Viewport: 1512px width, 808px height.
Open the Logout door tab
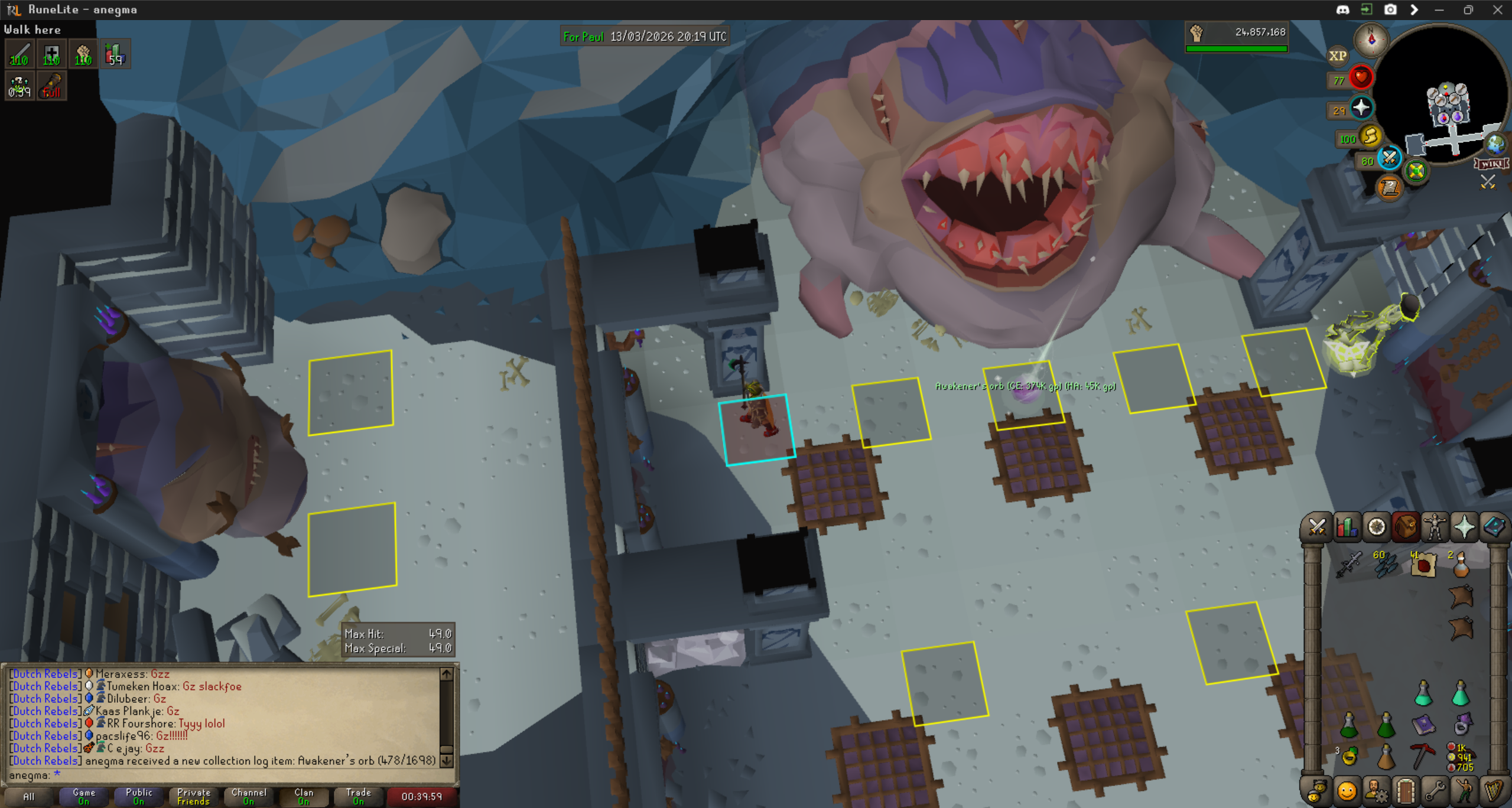tap(1406, 791)
